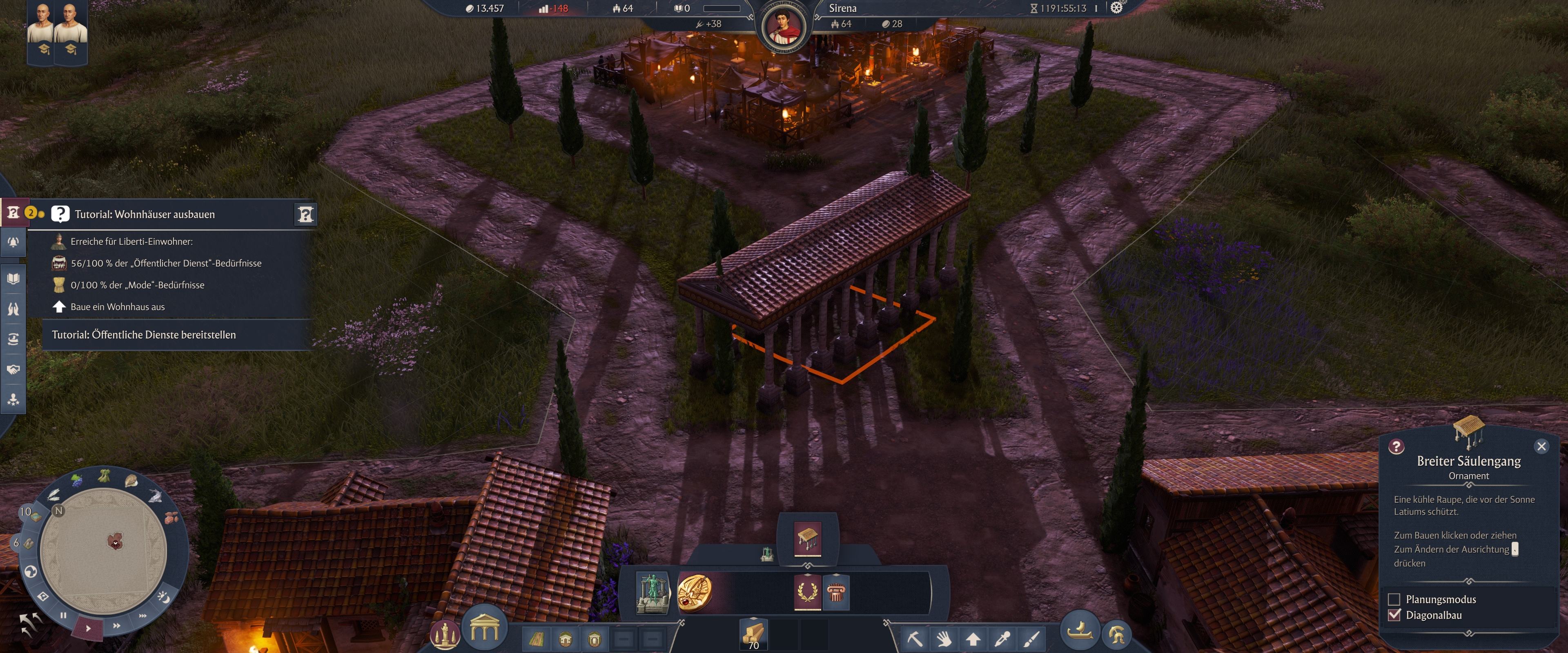Viewport: 1568px width, 653px height.
Task: Pause the game speed
Action: [63, 615]
